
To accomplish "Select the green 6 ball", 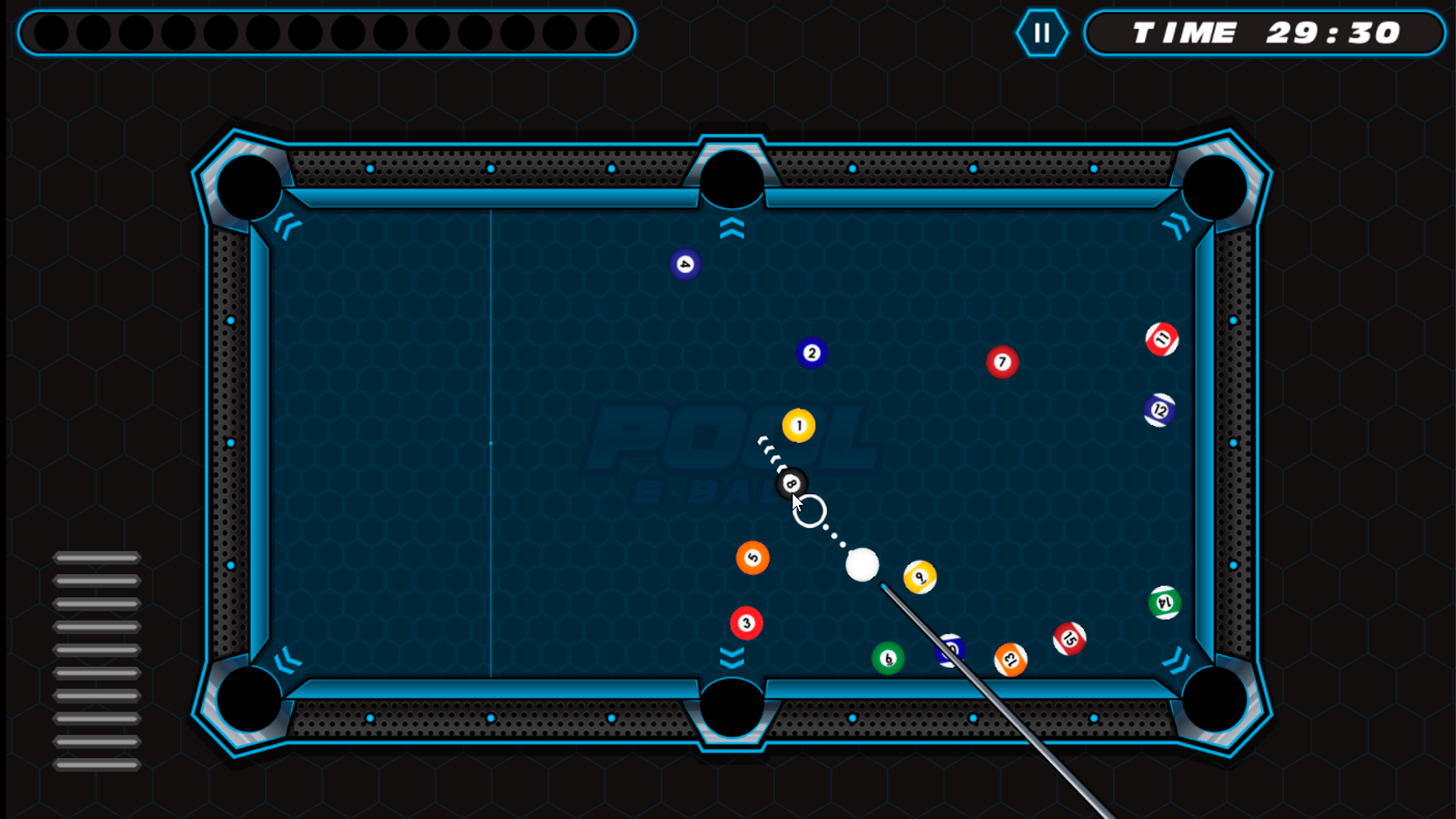I will (888, 656).
